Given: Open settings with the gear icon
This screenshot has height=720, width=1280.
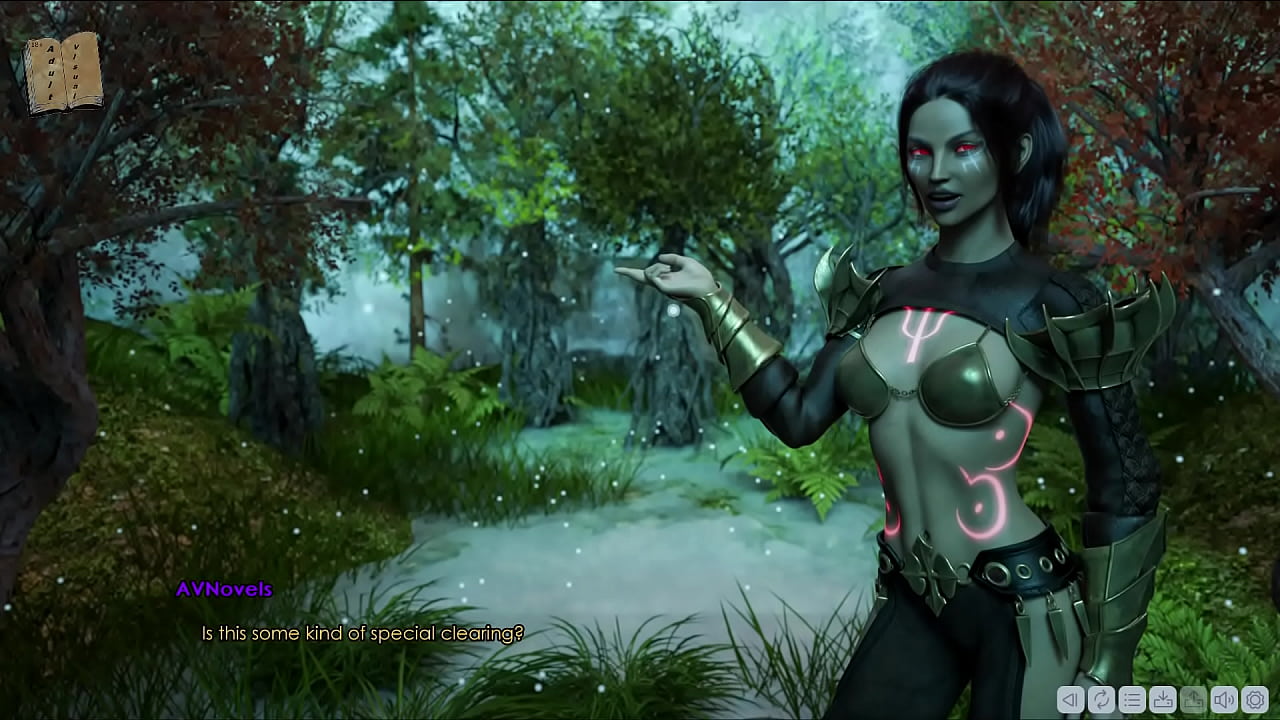Looking at the screenshot, I should pyautogui.click(x=1255, y=700).
